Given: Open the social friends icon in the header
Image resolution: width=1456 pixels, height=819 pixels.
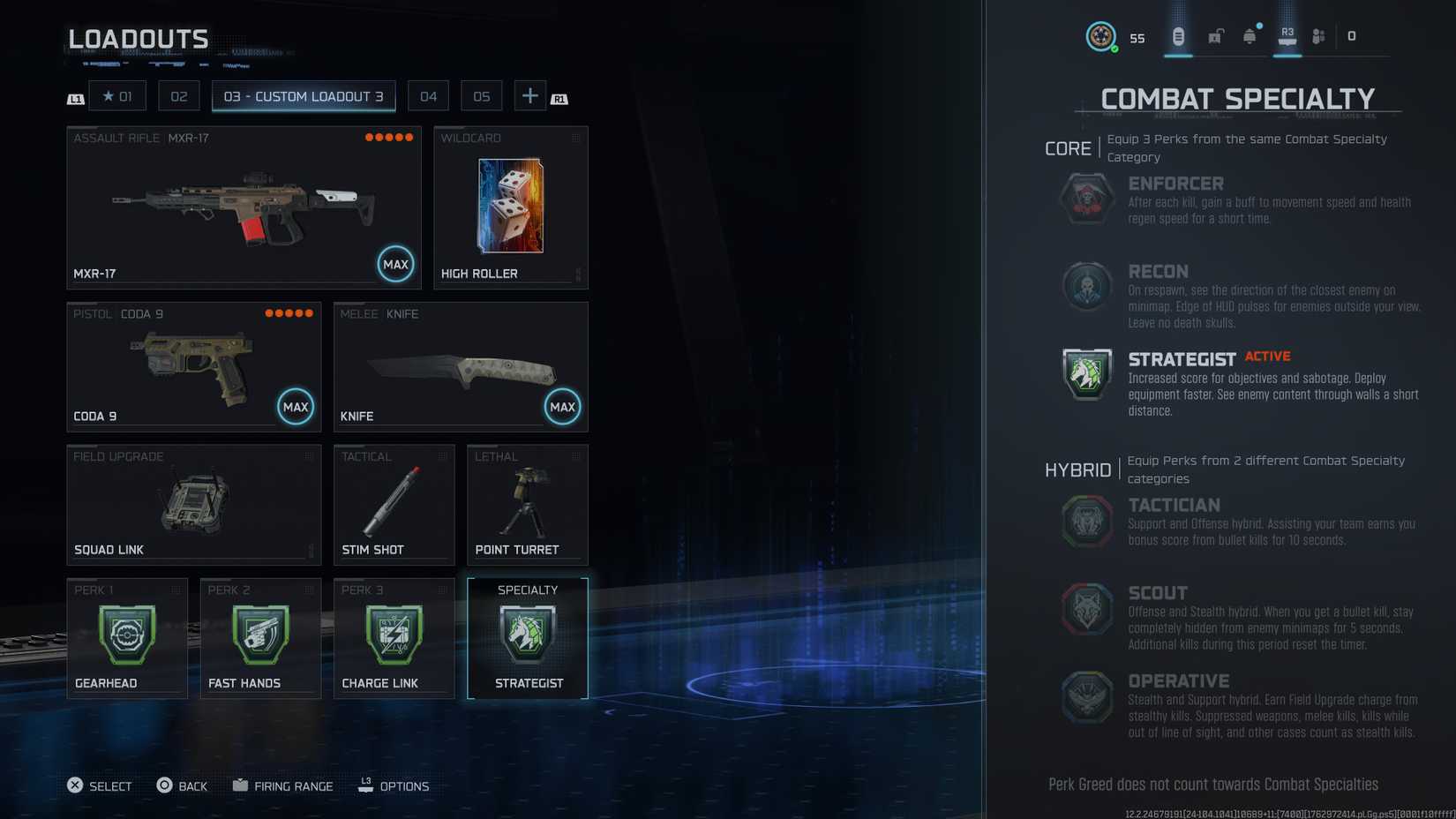Looking at the screenshot, I should 1318,35.
